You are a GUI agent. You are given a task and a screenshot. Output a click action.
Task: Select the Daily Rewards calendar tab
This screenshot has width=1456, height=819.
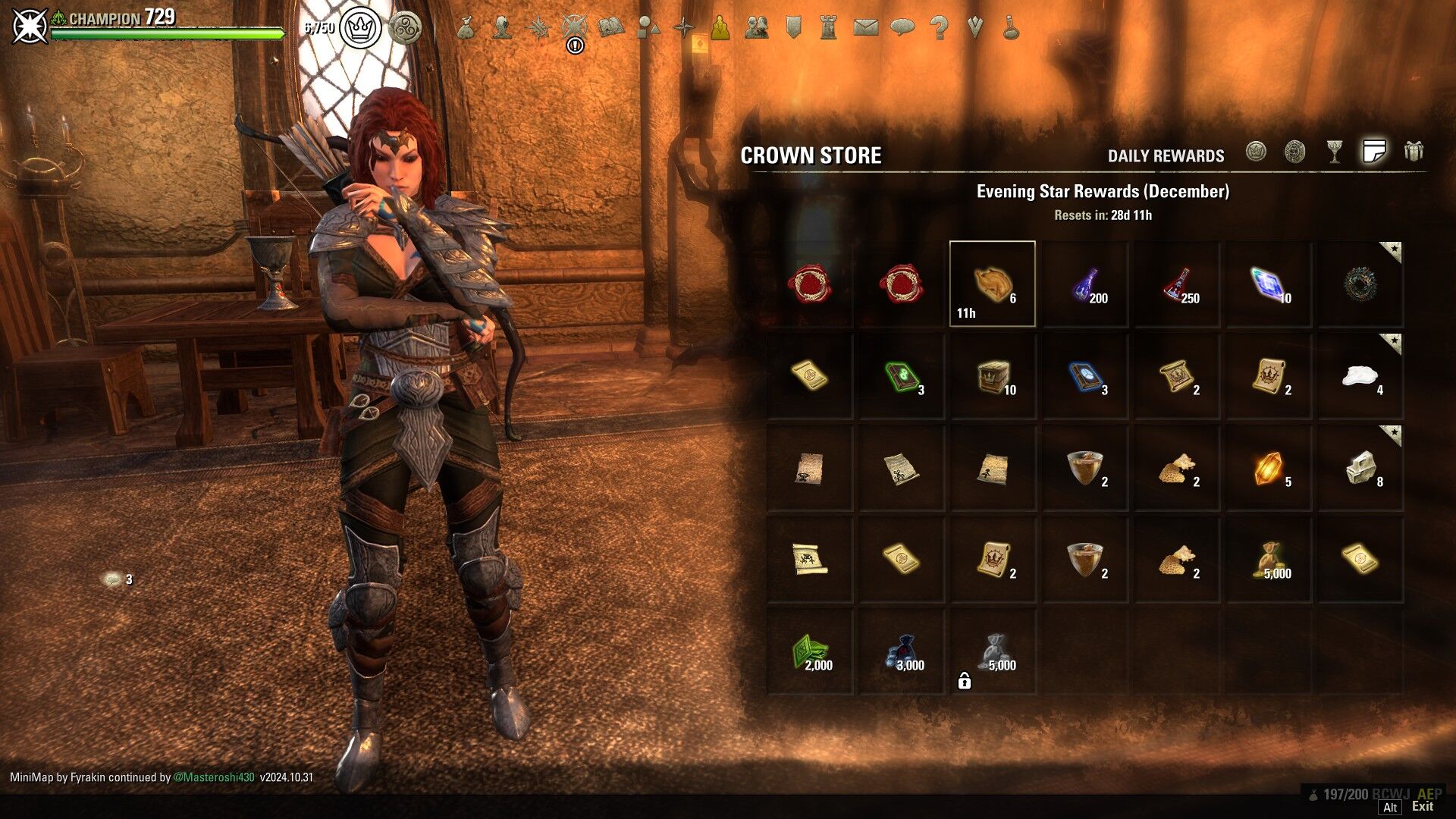1373,152
